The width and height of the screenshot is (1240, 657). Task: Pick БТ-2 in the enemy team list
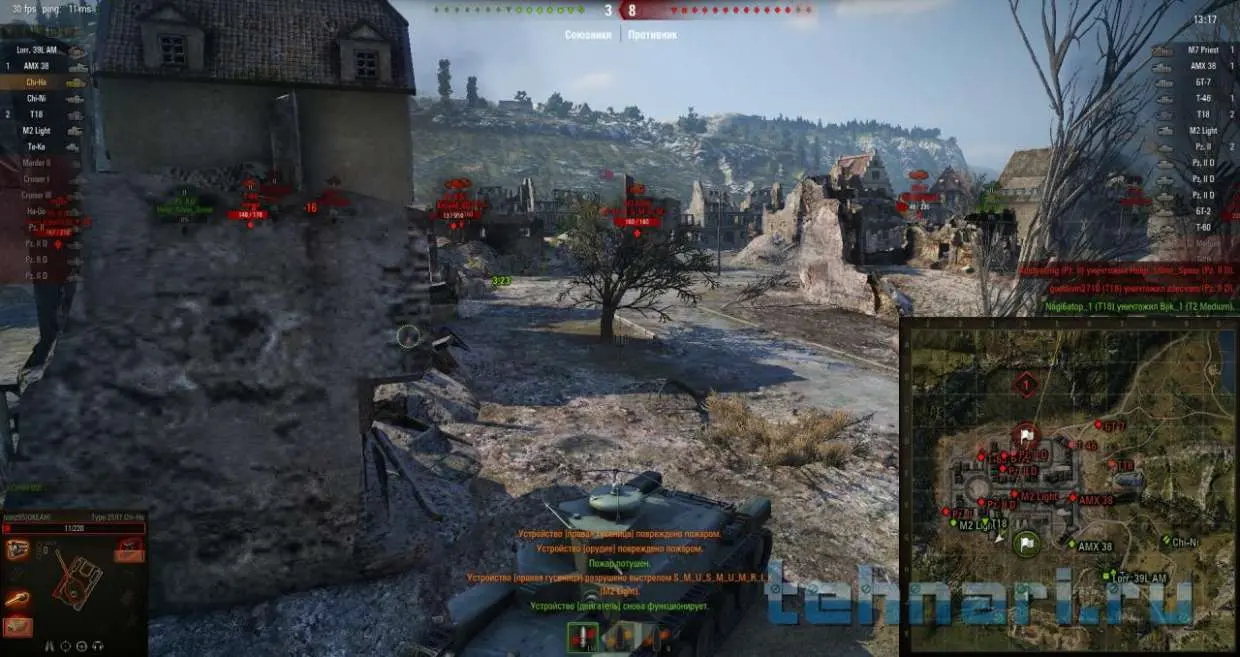pyautogui.click(x=1203, y=211)
